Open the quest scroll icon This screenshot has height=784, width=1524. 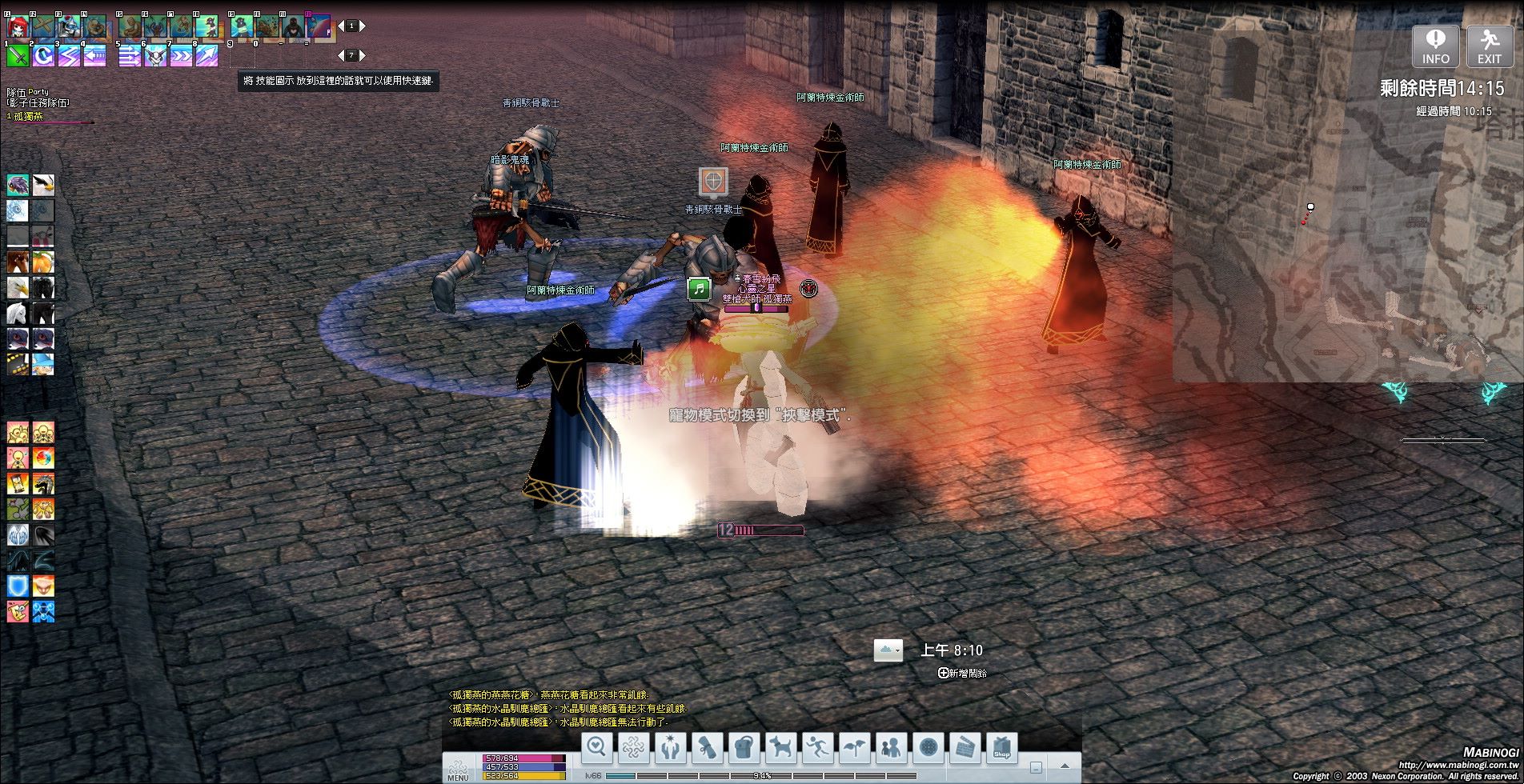coord(708,747)
